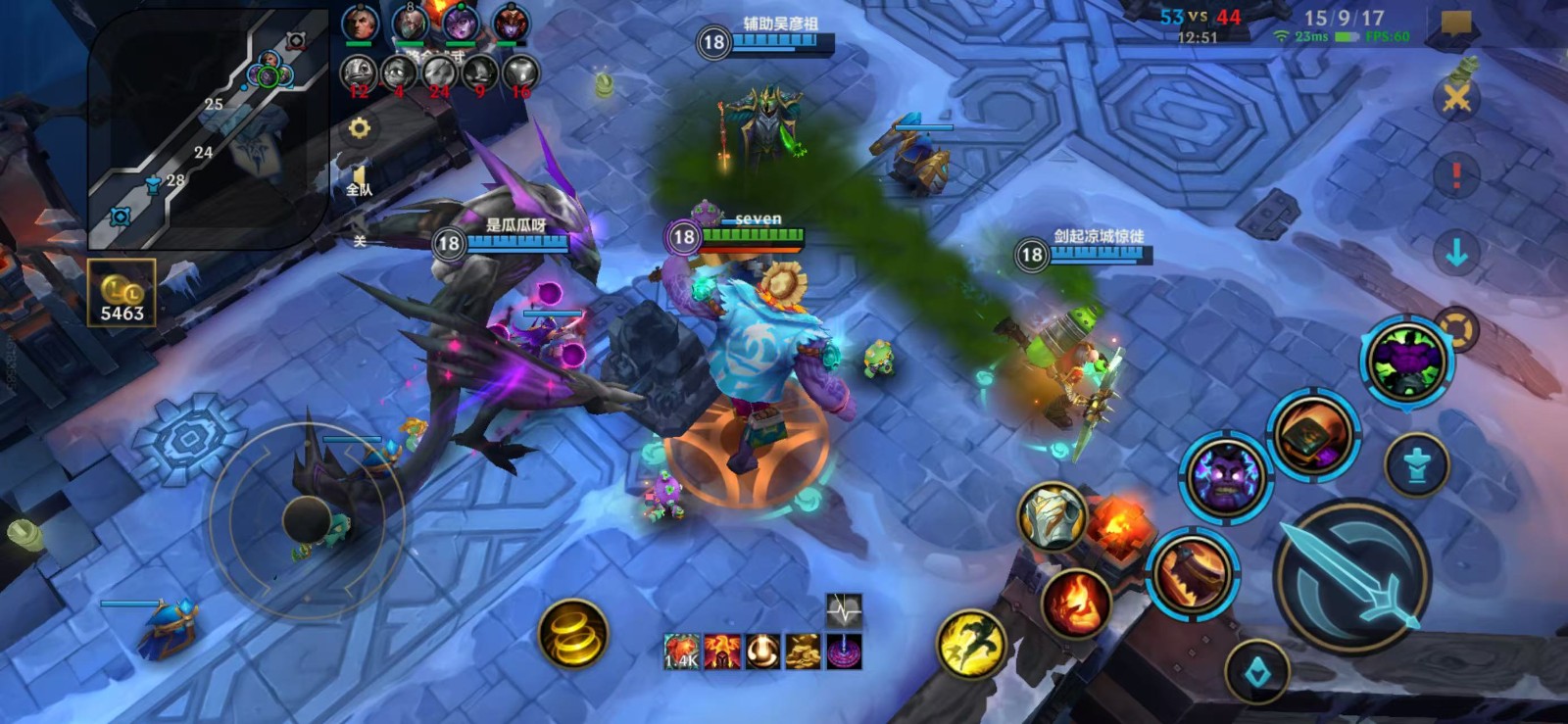The width and height of the screenshot is (1568, 724).
Task: Cast the glowing purple face ability
Action: click(1225, 477)
